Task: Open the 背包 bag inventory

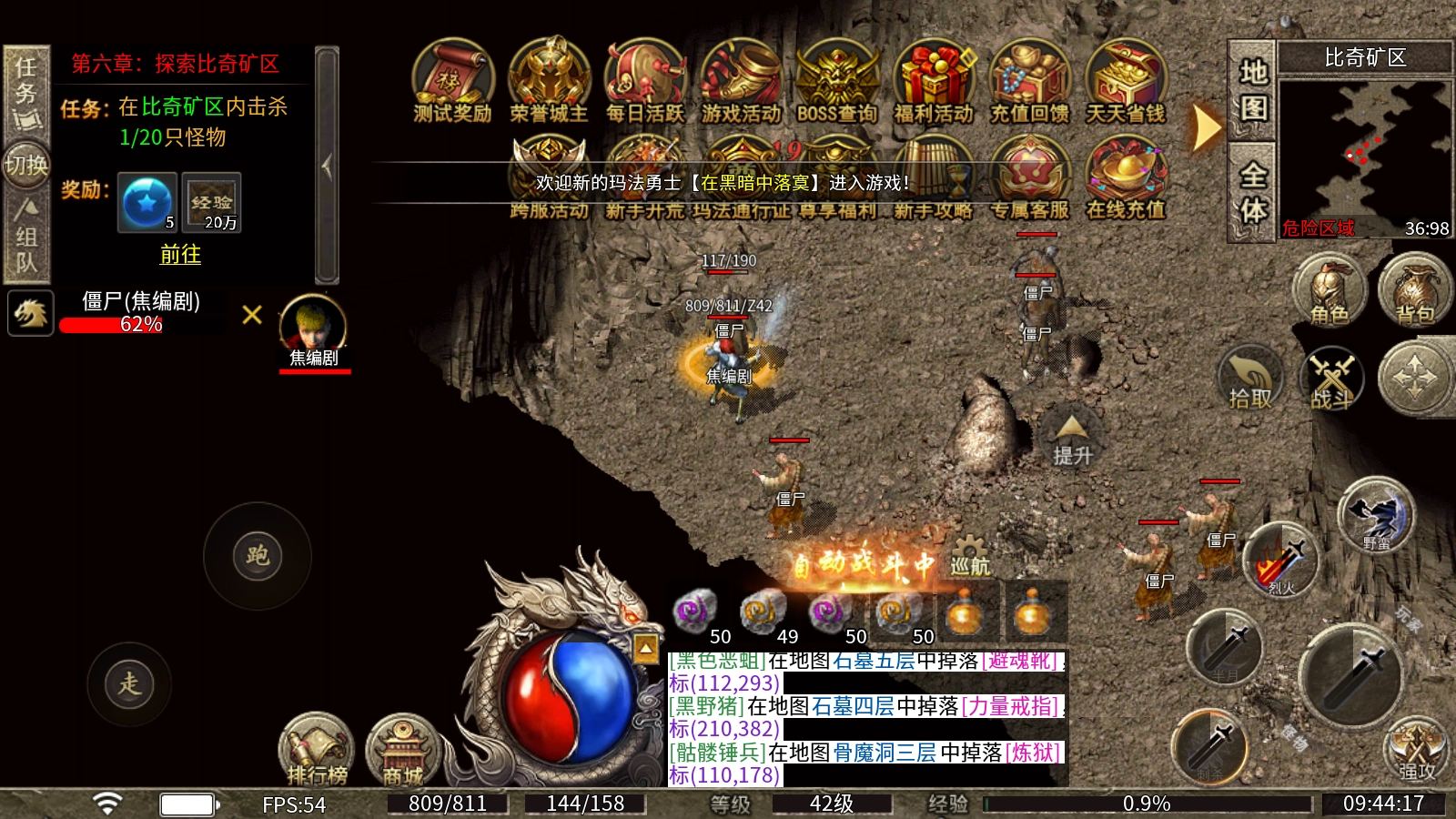Action: [1415, 291]
